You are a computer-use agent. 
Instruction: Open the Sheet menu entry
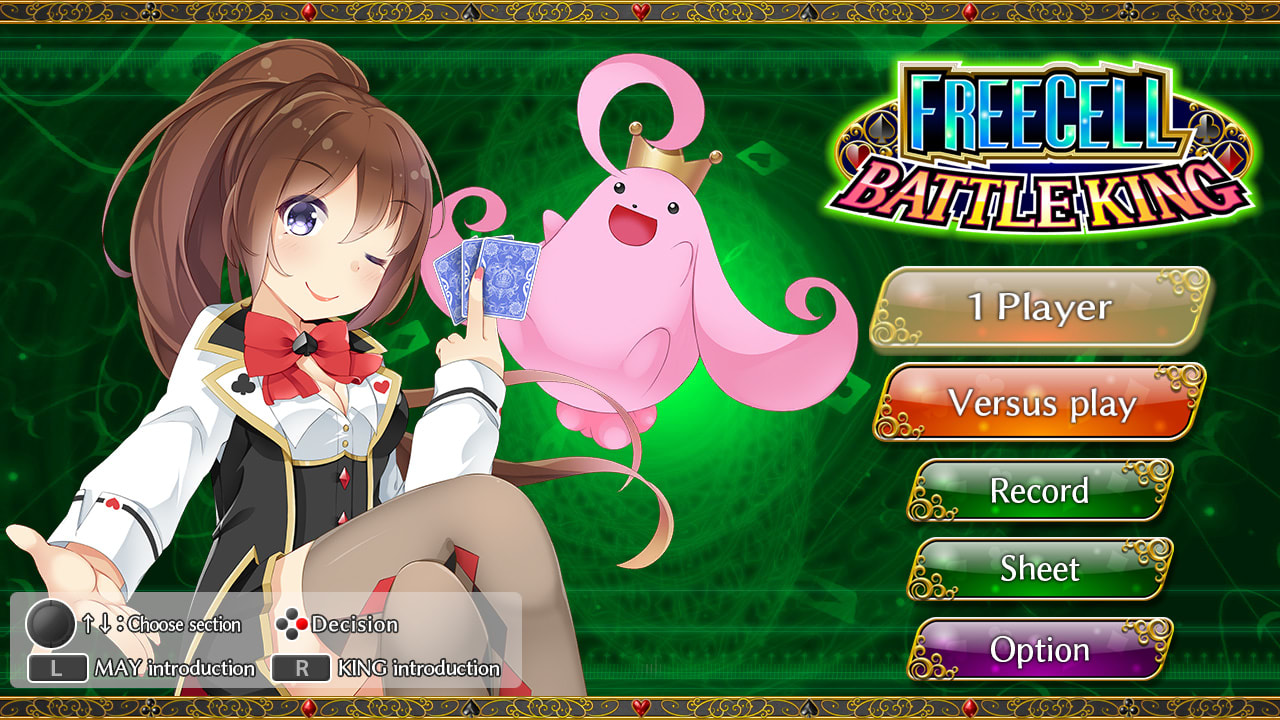click(1042, 569)
